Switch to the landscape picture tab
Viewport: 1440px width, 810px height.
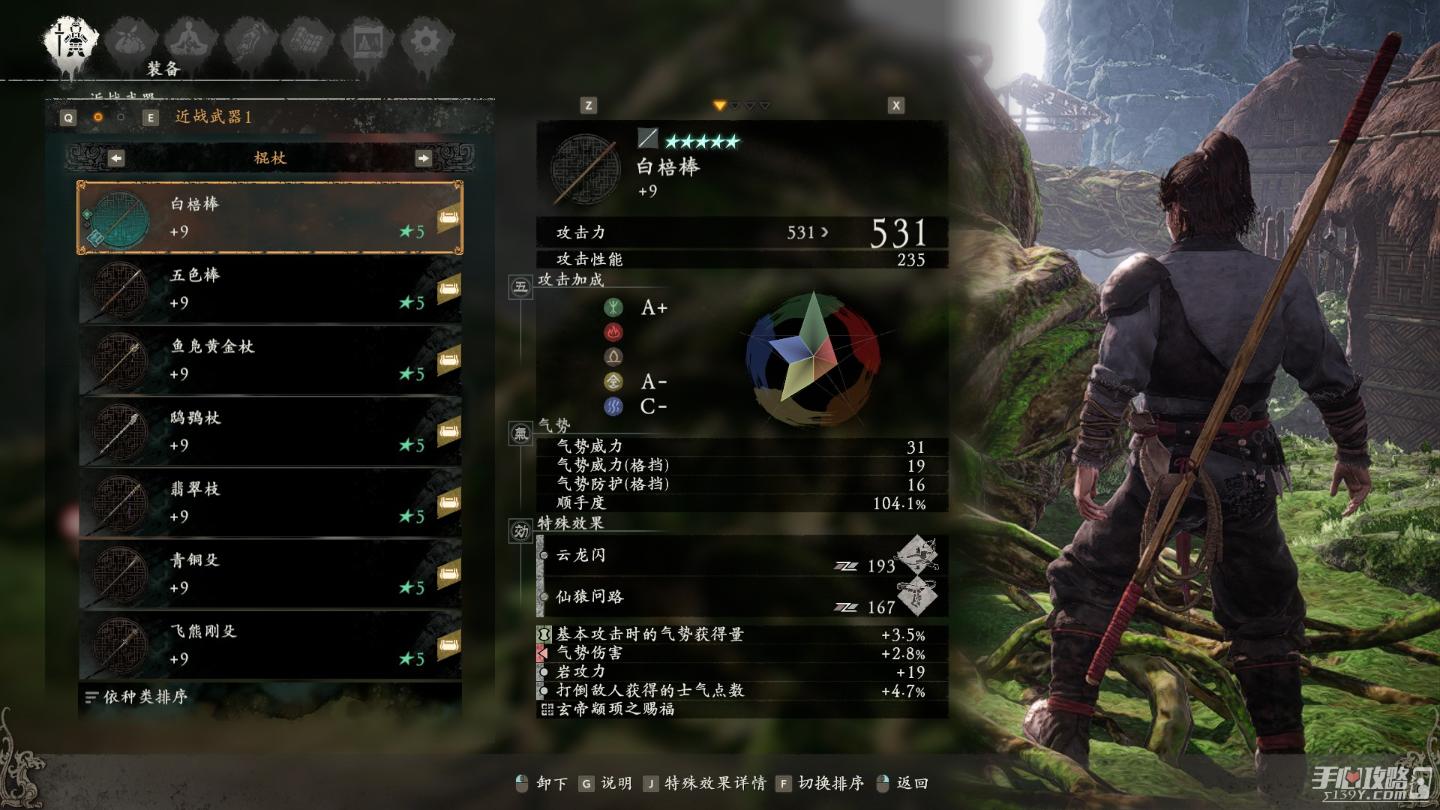click(x=365, y=40)
